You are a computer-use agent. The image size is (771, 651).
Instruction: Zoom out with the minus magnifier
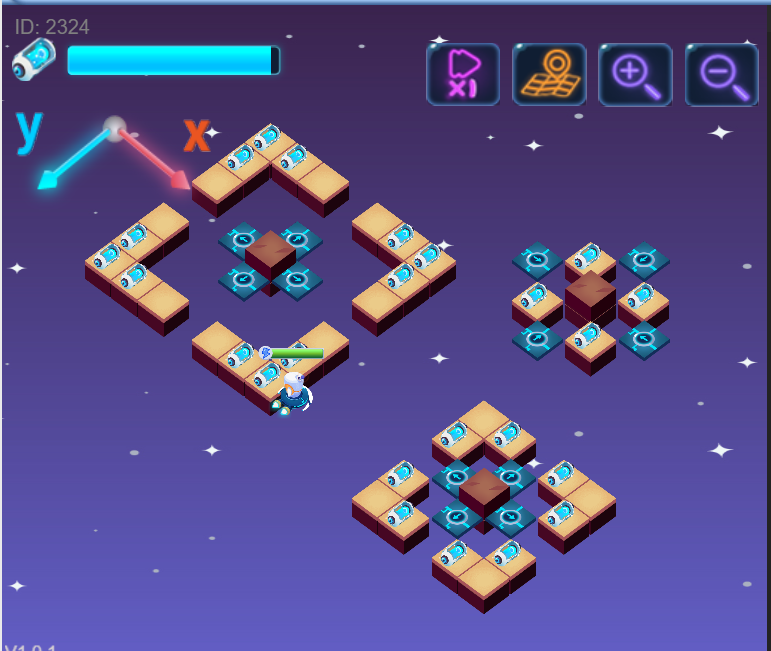click(721, 74)
